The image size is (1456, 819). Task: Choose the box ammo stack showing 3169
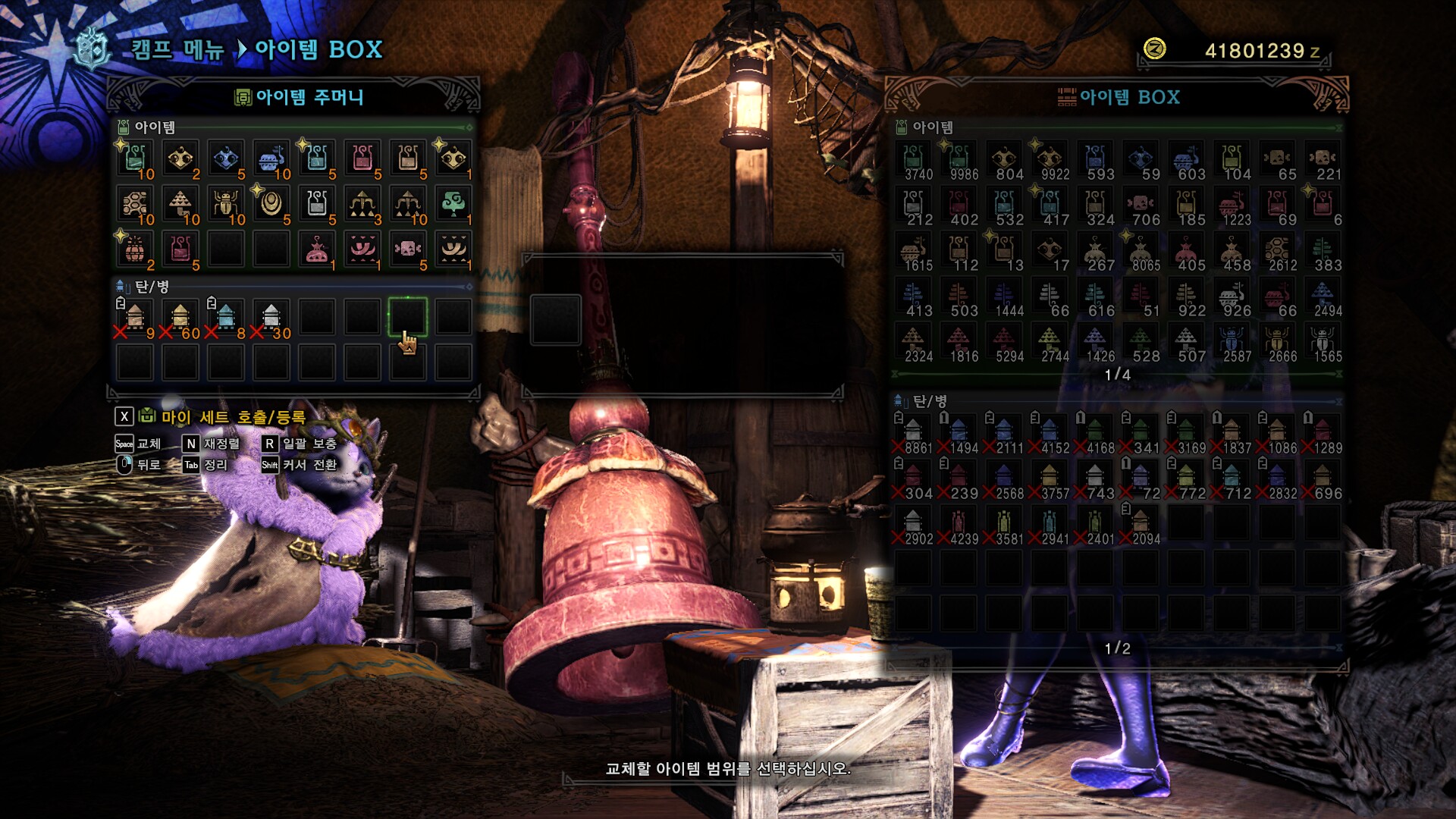(1186, 435)
